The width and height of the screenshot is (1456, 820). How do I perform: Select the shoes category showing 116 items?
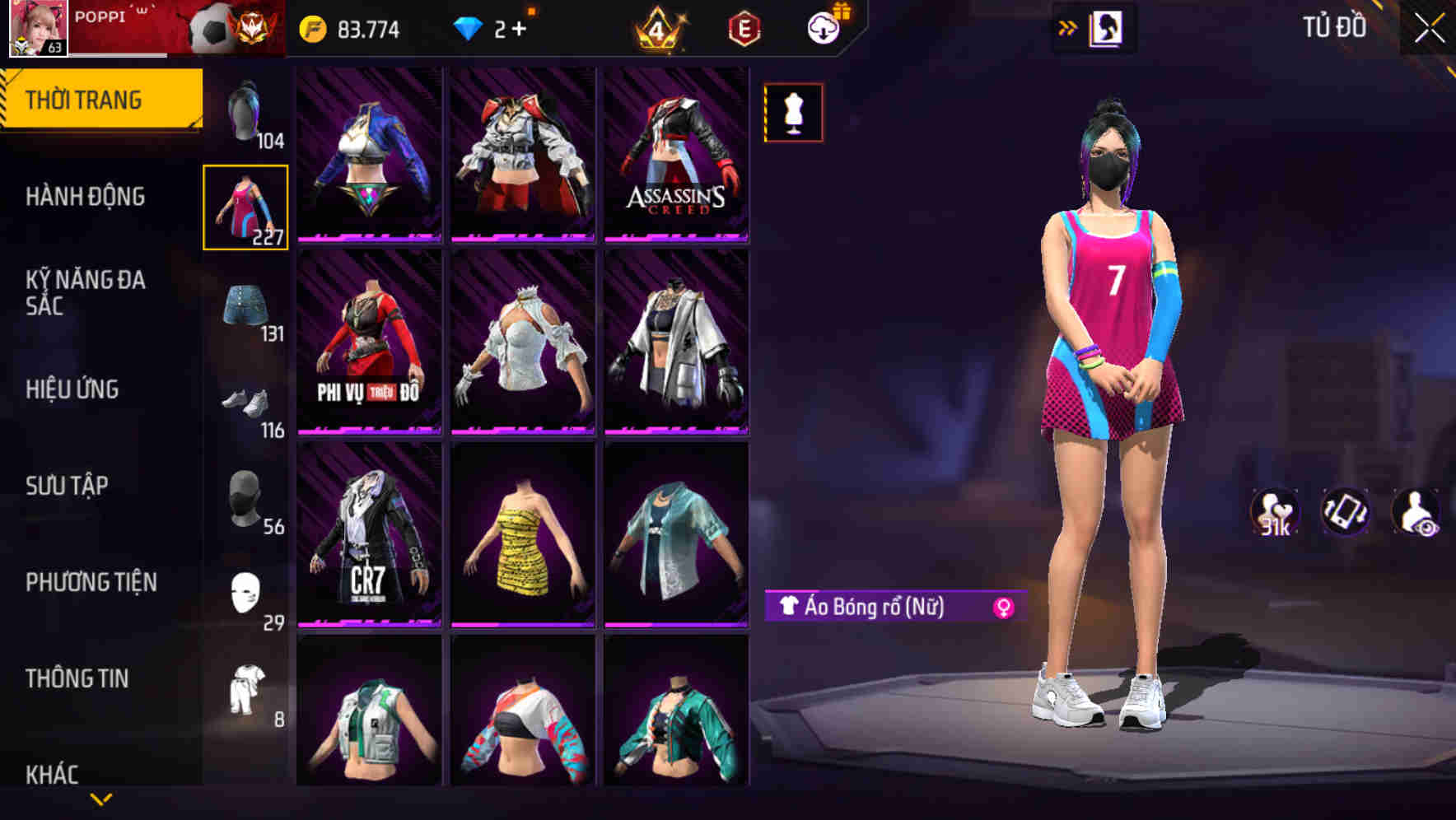point(245,403)
